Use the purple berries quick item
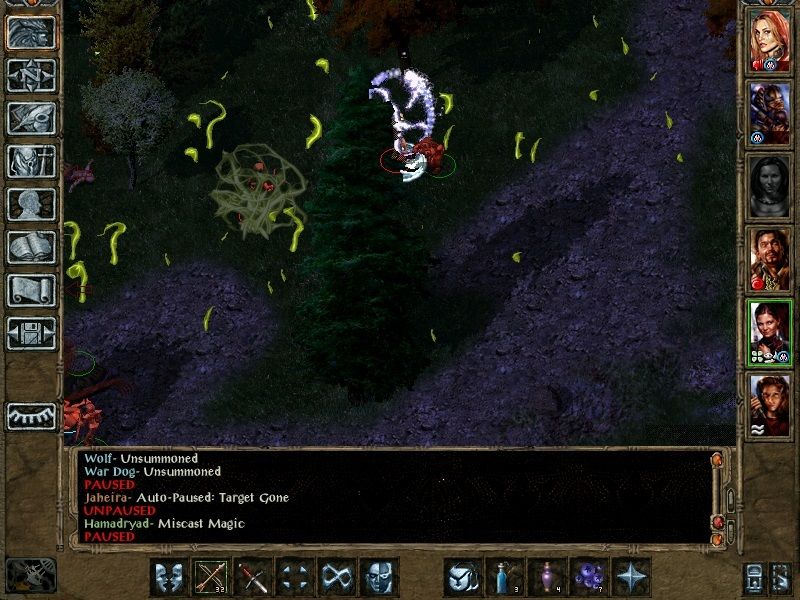This screenshot has height=600, width=800. [590, 577]
